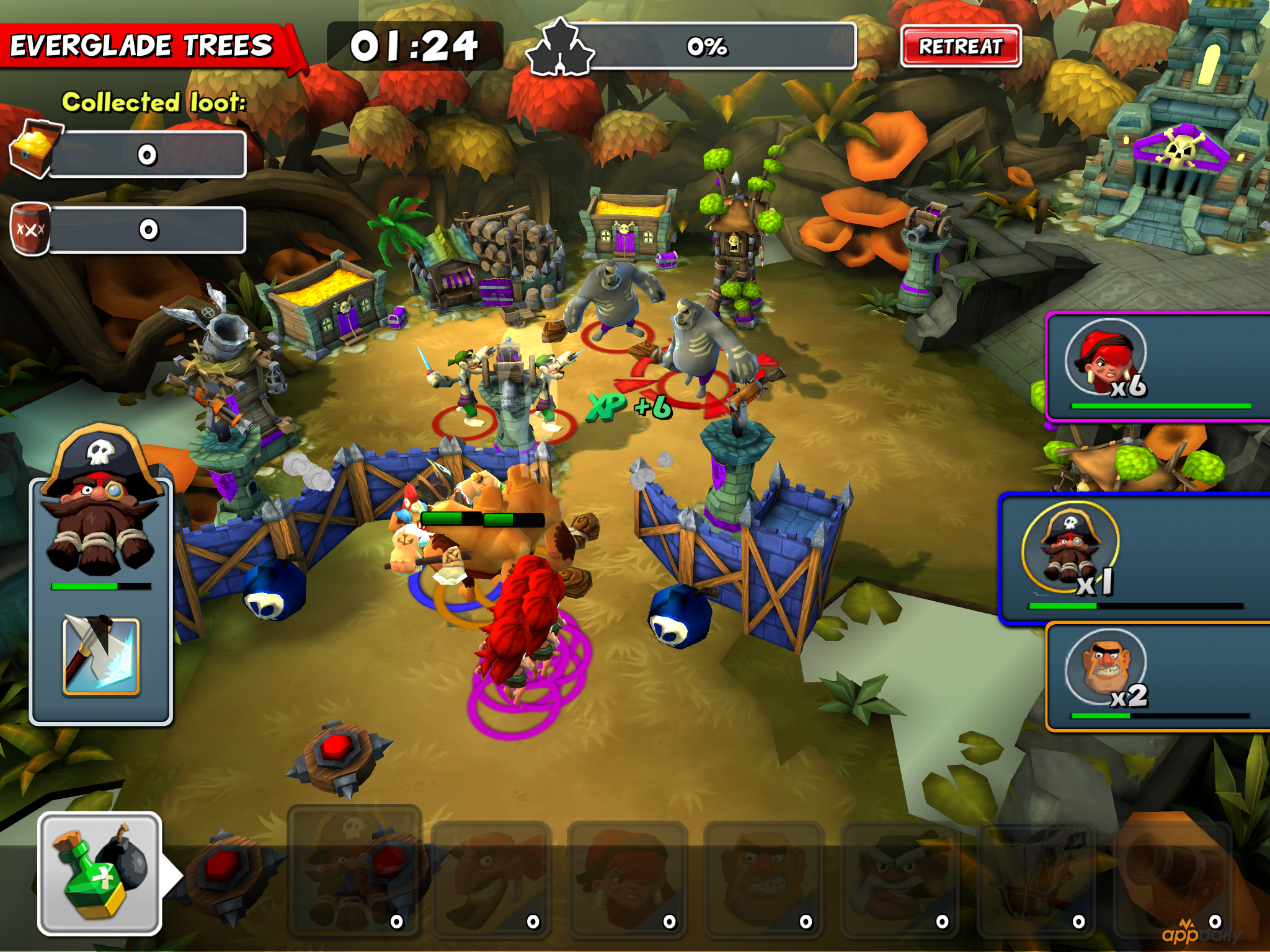Select the bald brute squad x2 panel
This screenshot has width=1270, height=952.
[x=1157, y=677]
